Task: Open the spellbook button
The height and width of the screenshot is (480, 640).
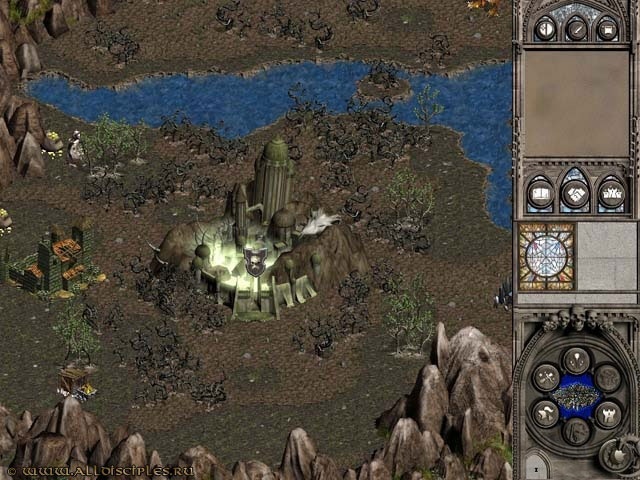Action: tap(541, 192)
